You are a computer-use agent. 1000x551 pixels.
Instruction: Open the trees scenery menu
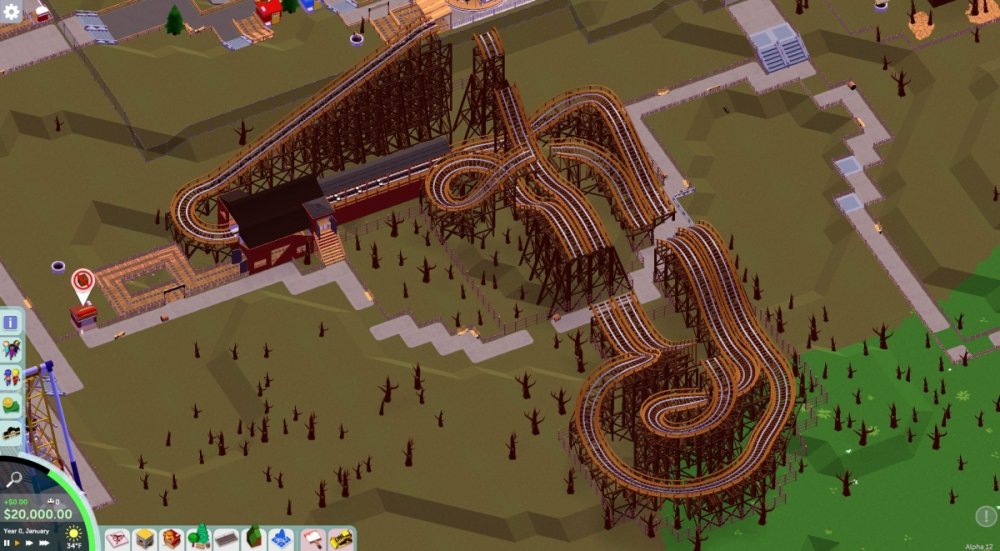click(199, 539)
